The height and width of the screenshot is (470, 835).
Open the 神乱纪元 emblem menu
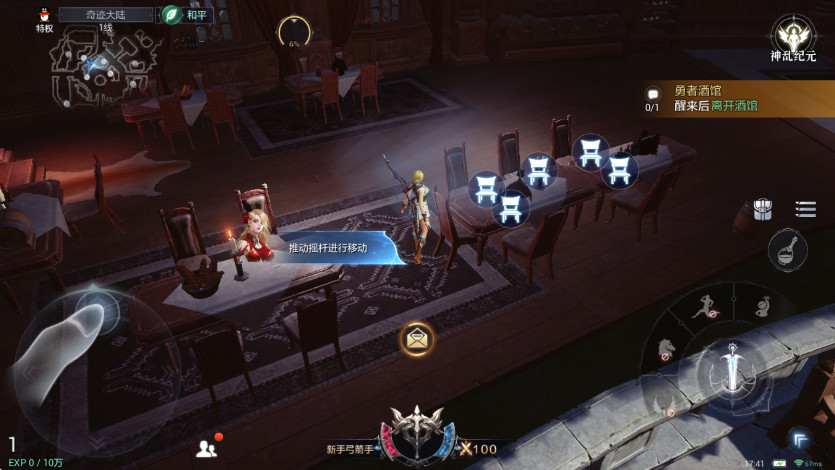click(x=793, y=37)
